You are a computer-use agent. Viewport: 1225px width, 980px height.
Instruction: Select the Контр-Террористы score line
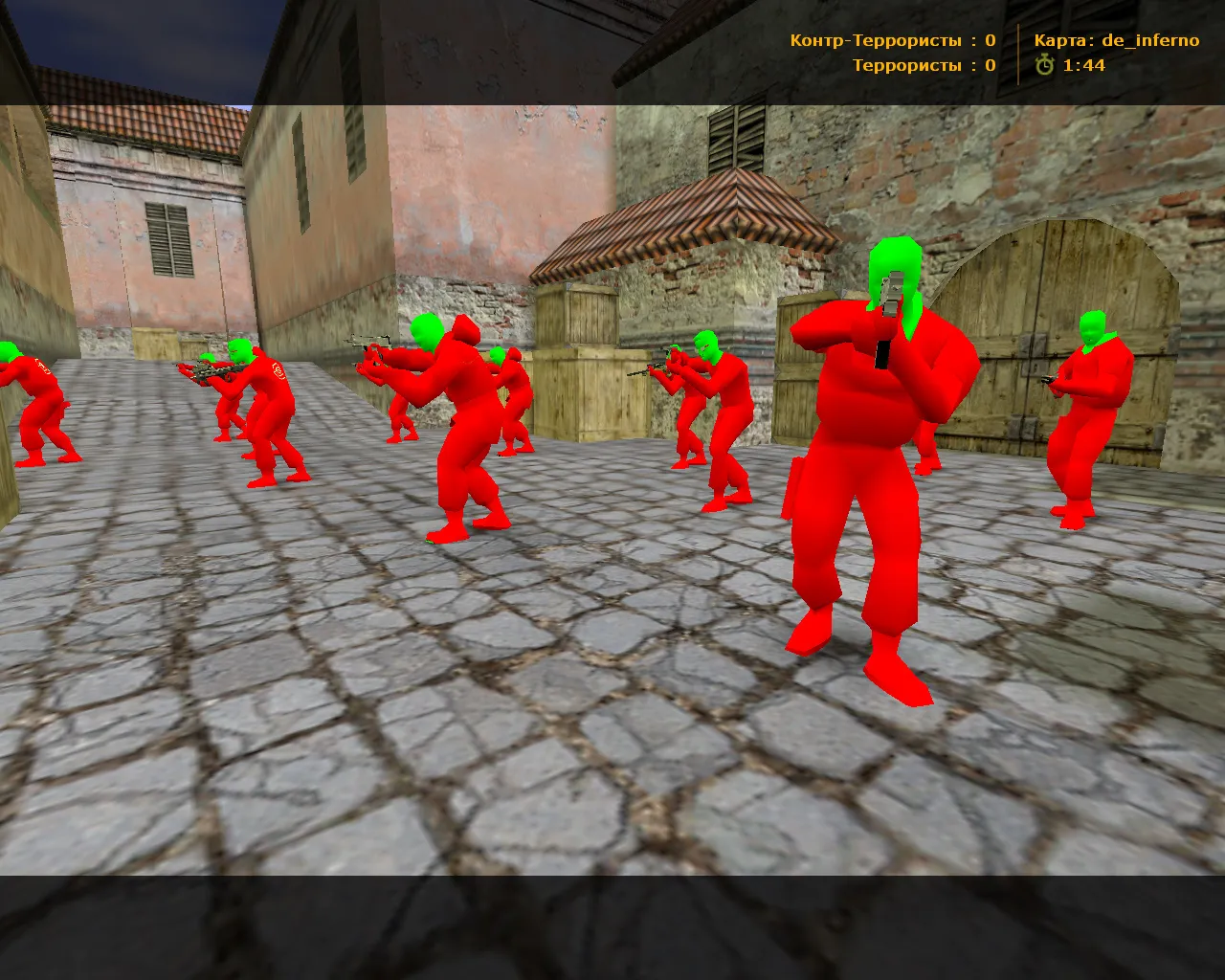[890, 40]
